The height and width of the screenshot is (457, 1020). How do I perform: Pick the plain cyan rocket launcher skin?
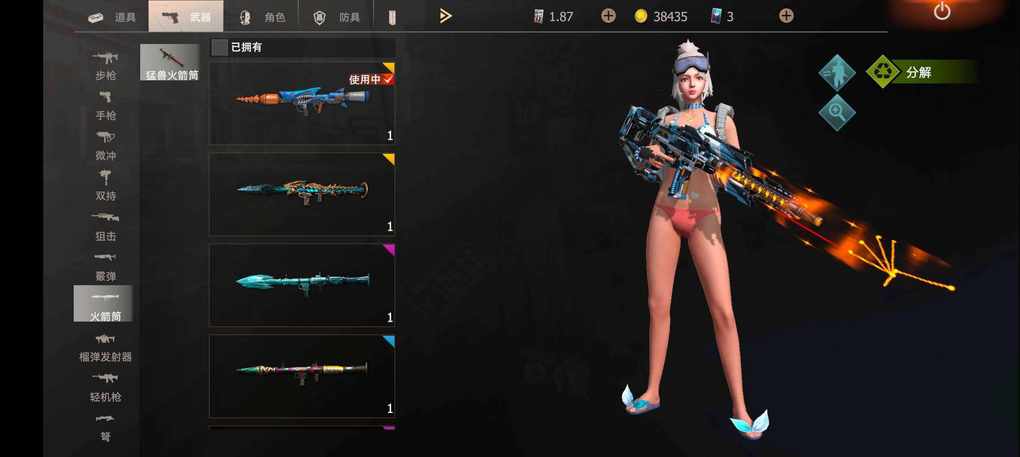coord(301,284)
